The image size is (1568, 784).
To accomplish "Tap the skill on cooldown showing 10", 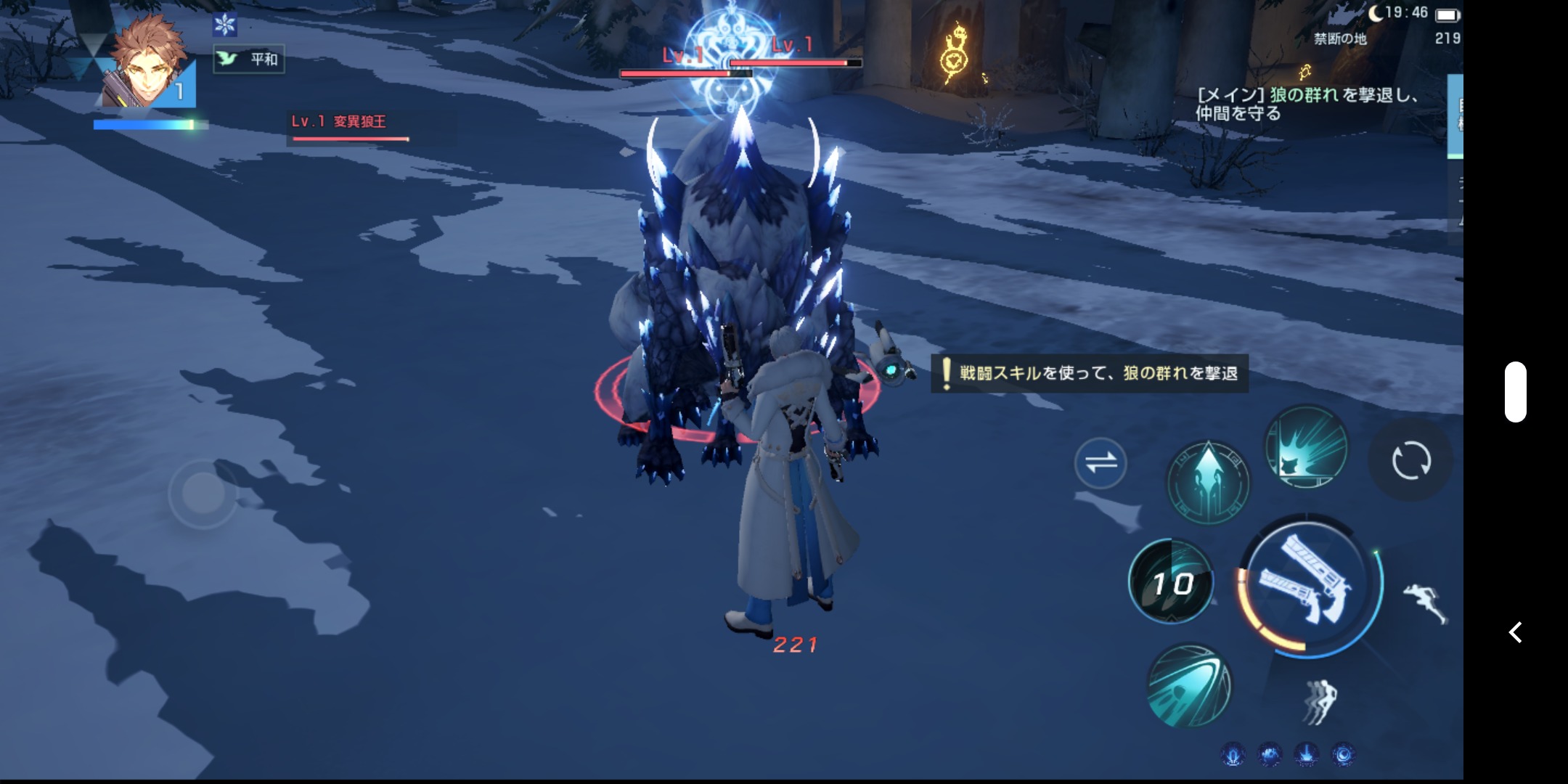I will tap(1171, 582).
